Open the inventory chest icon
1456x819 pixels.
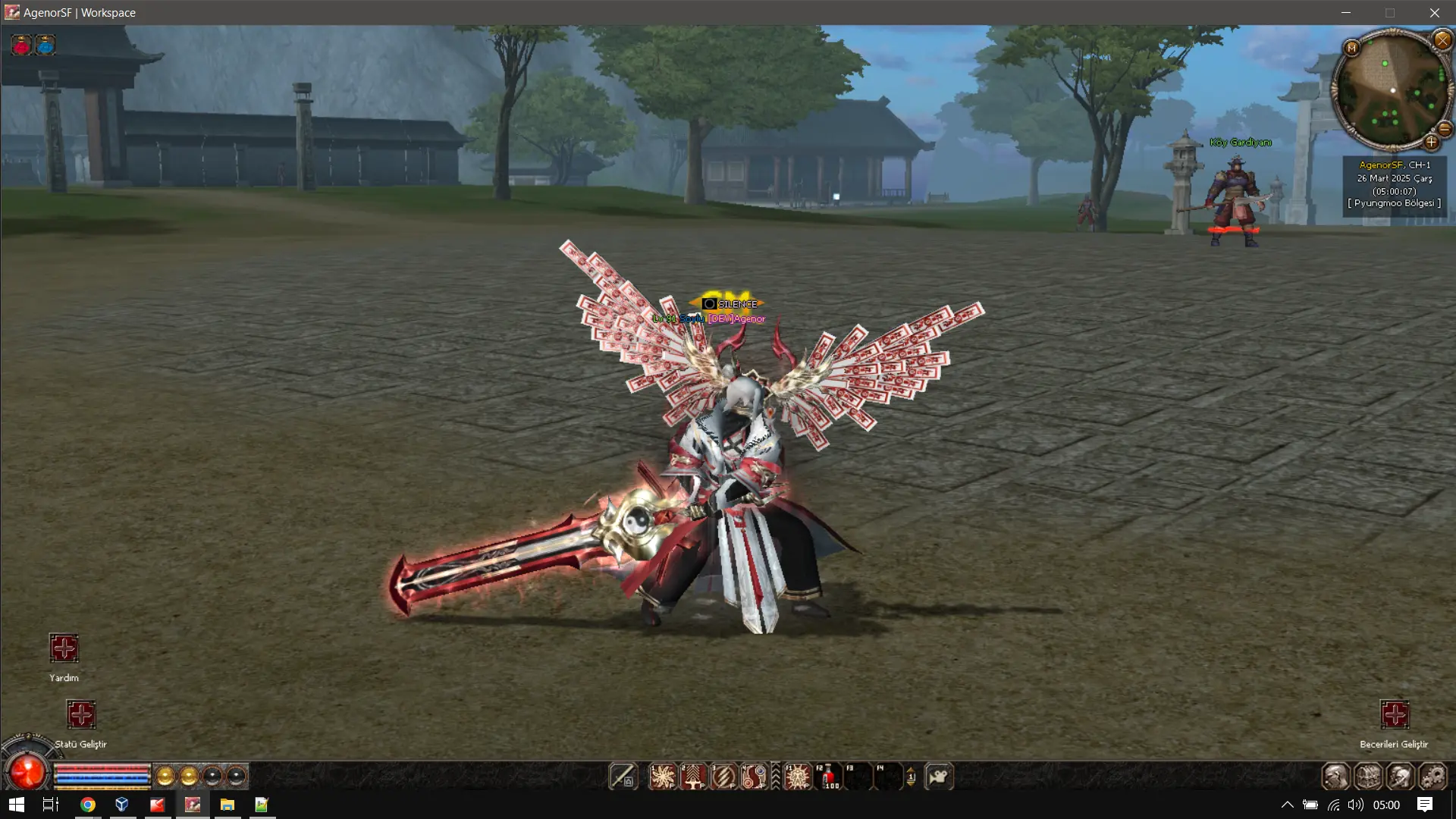click(x=1368, y=777)
